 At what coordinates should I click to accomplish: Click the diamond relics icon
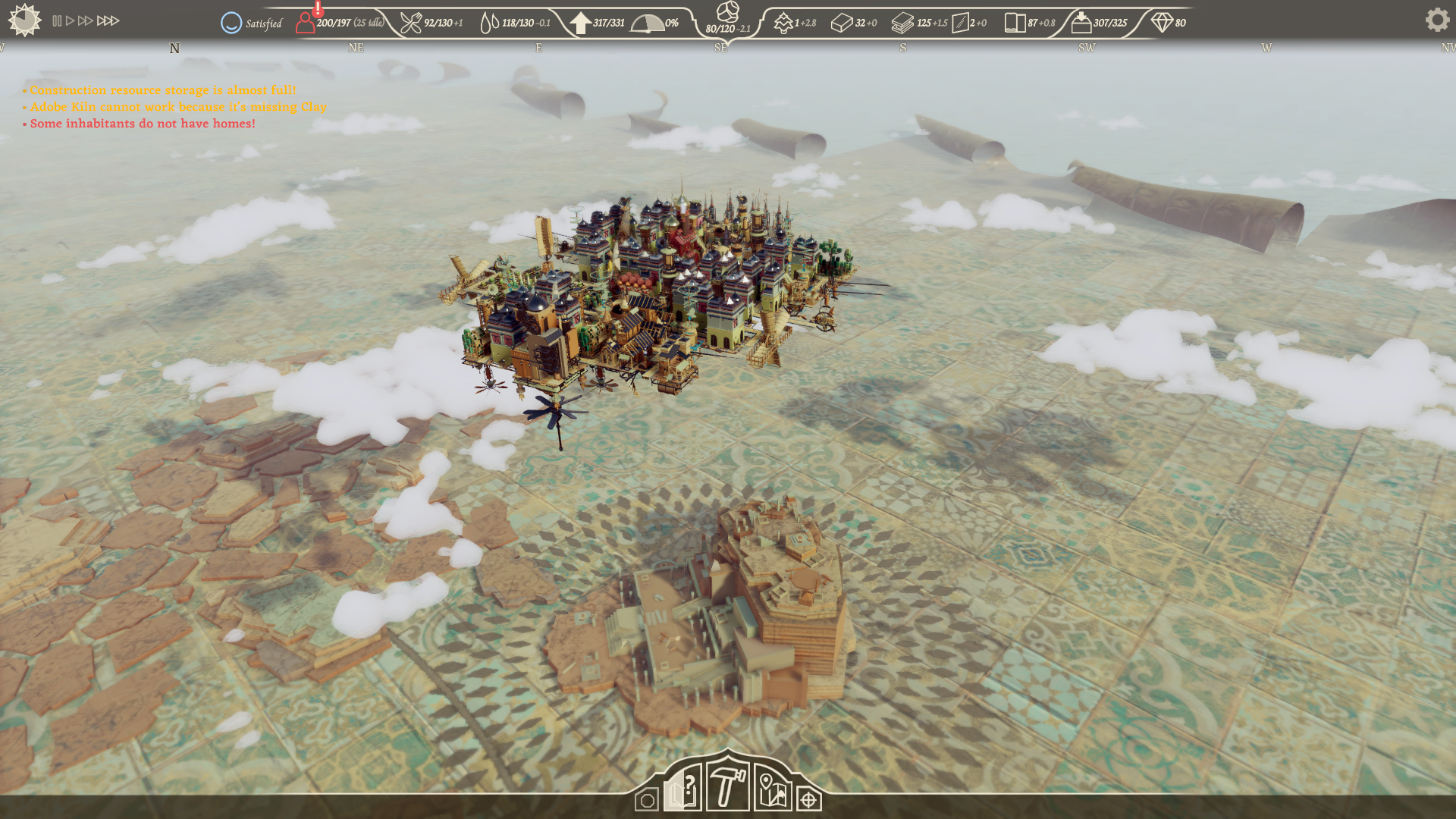[1162, 23]
